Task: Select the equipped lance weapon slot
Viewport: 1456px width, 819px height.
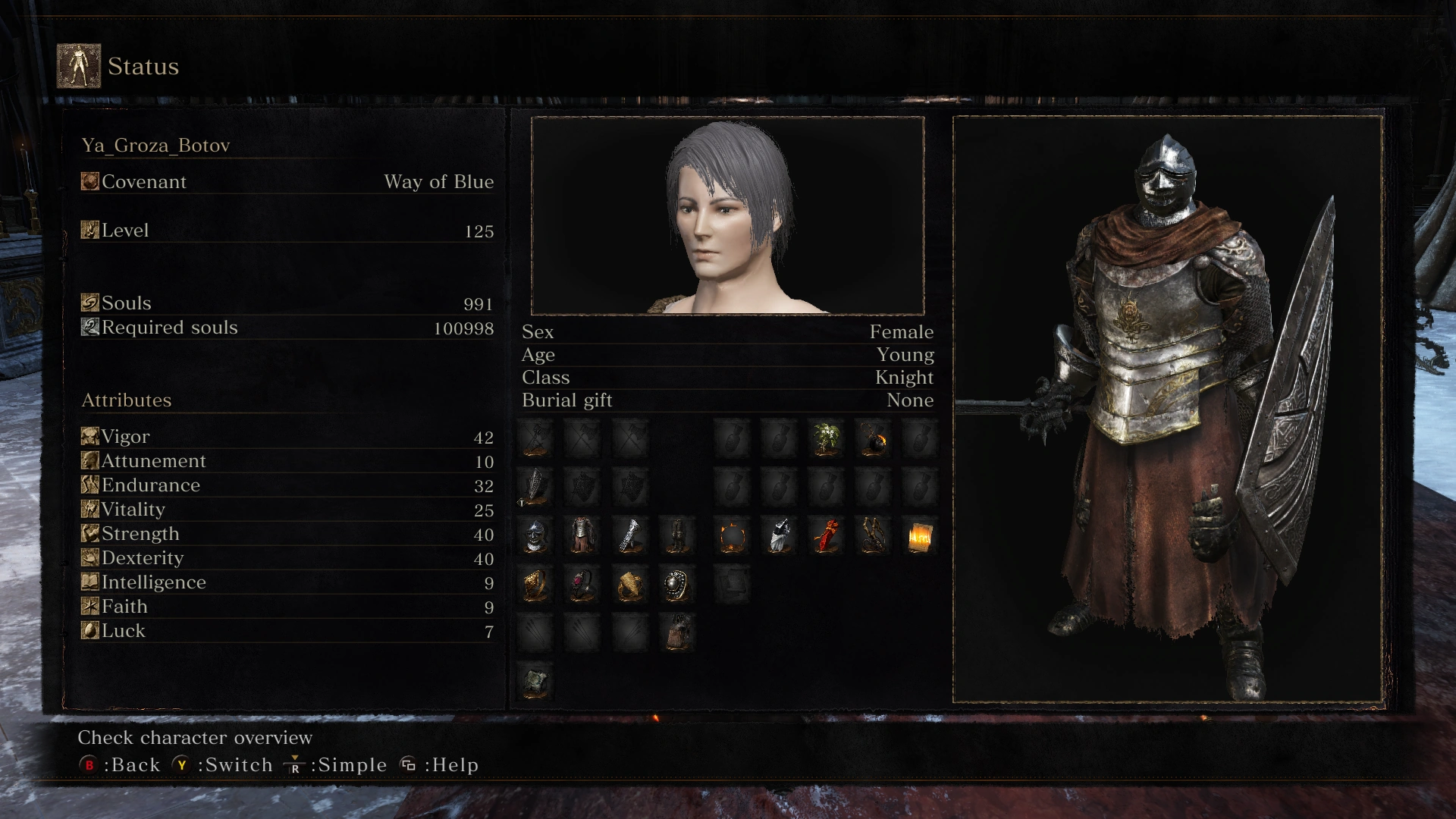Action: (535, 439)
